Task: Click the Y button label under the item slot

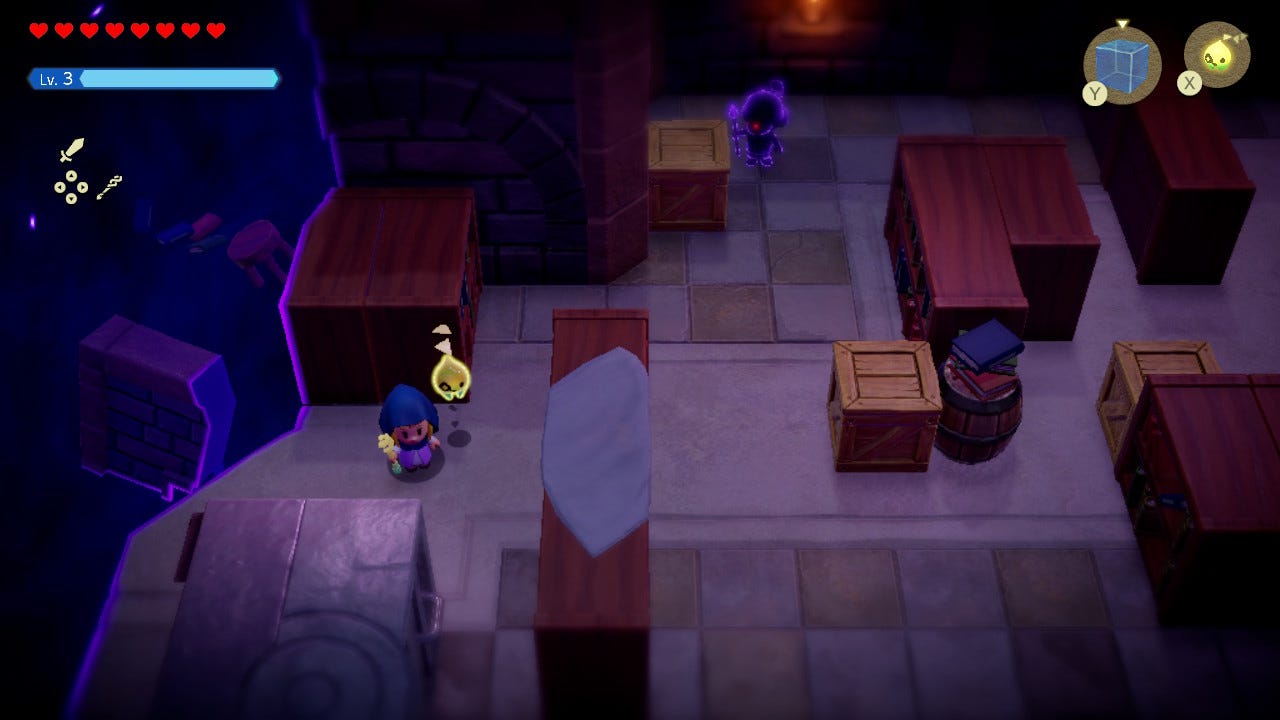Action: 1096,90
